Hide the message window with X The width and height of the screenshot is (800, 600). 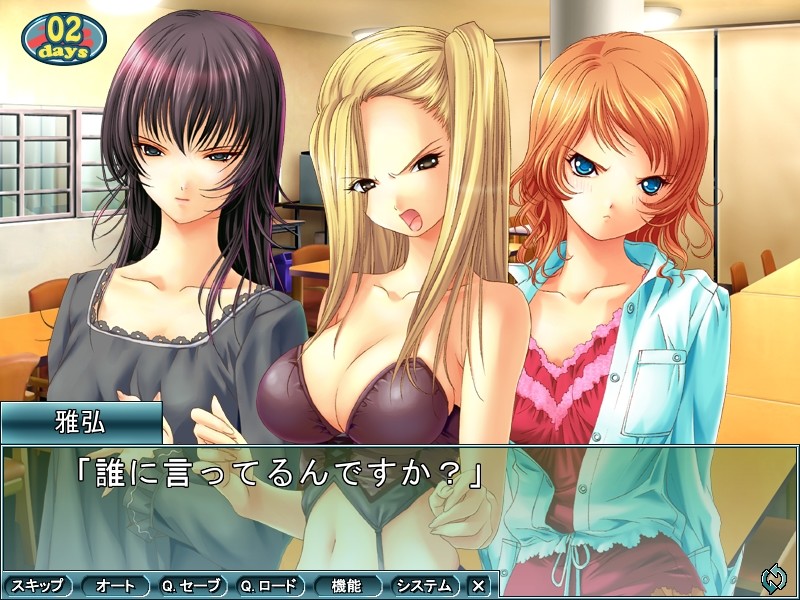(x=480, y=586)
